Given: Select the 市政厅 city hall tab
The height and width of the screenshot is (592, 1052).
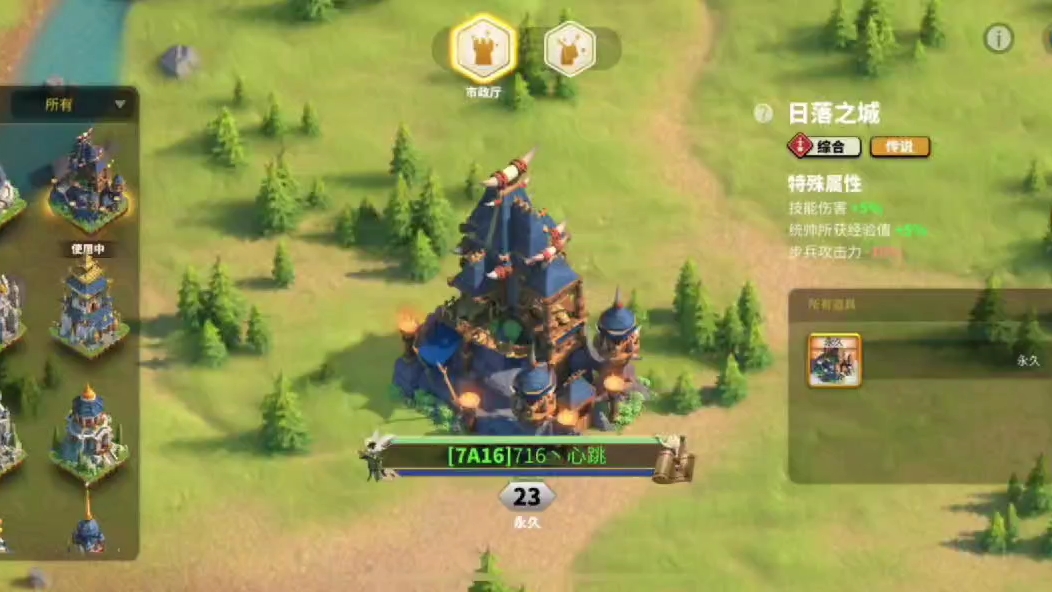Looking at the screenshot, I should (483, 49).
